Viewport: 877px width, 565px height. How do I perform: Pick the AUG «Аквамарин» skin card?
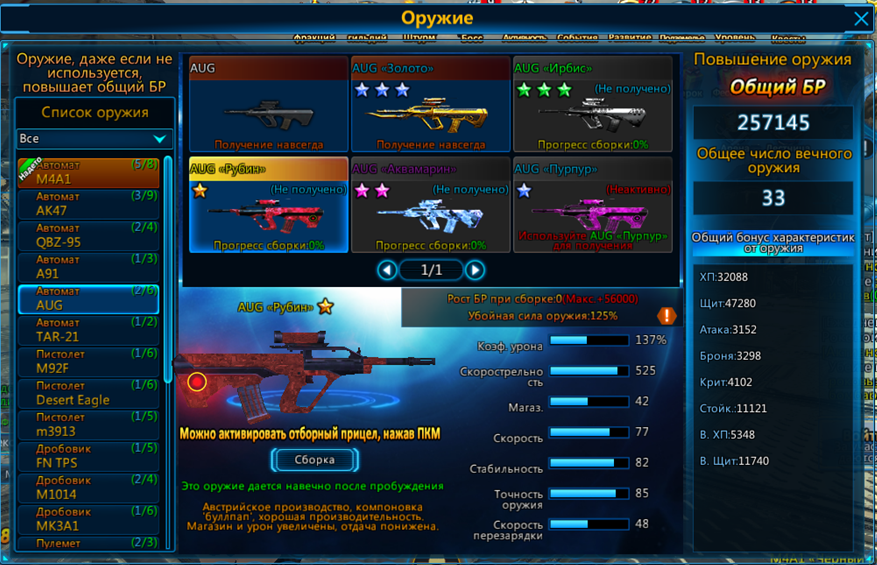click(x=430, y=204)
